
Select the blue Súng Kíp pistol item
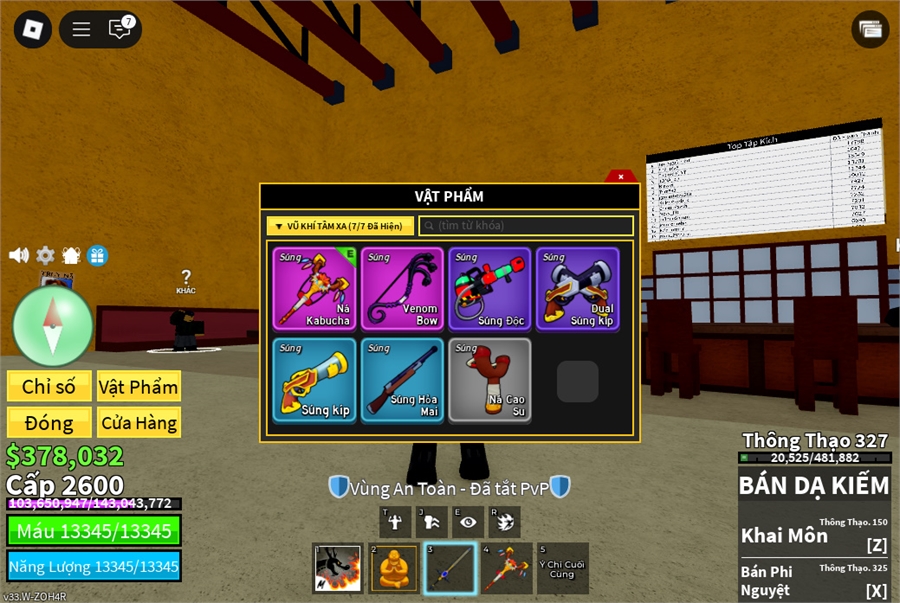point(315,379)
